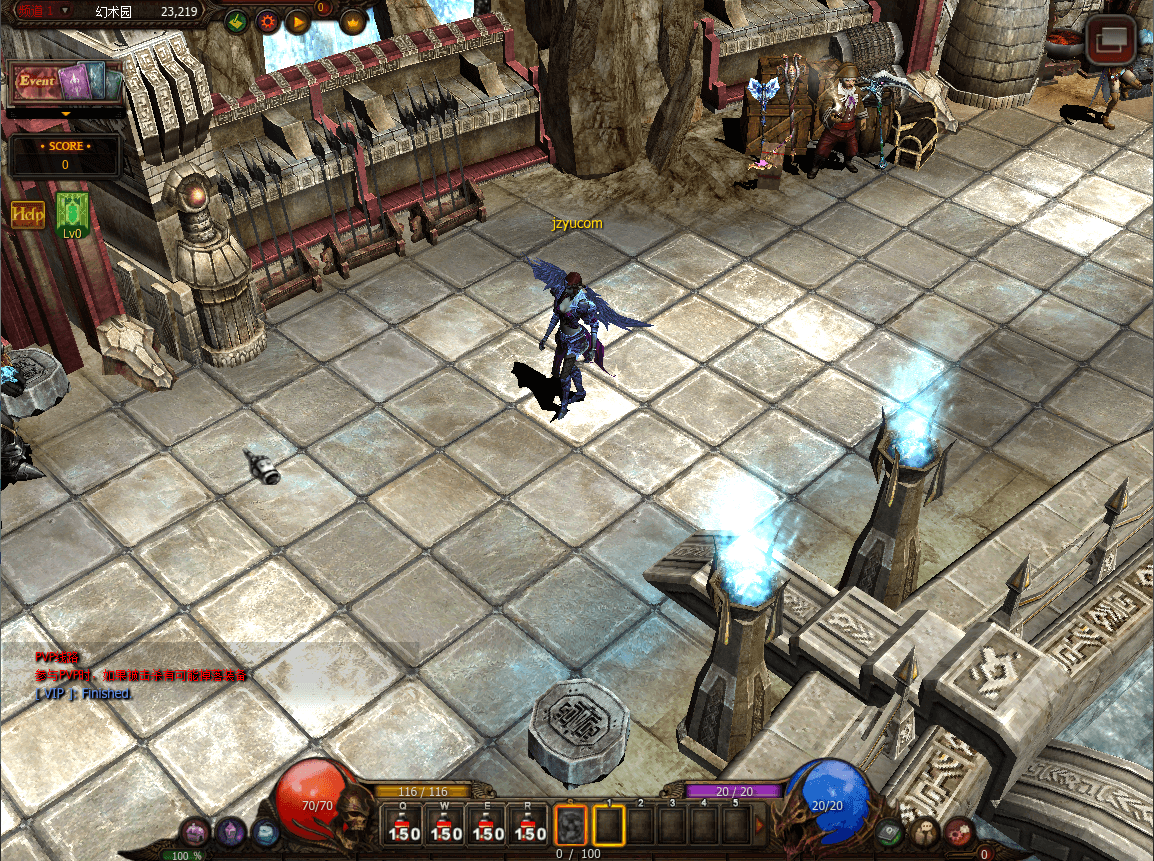This screenshot has height=861, width=1154.
Task: Open the Help button
Action: 28,214
